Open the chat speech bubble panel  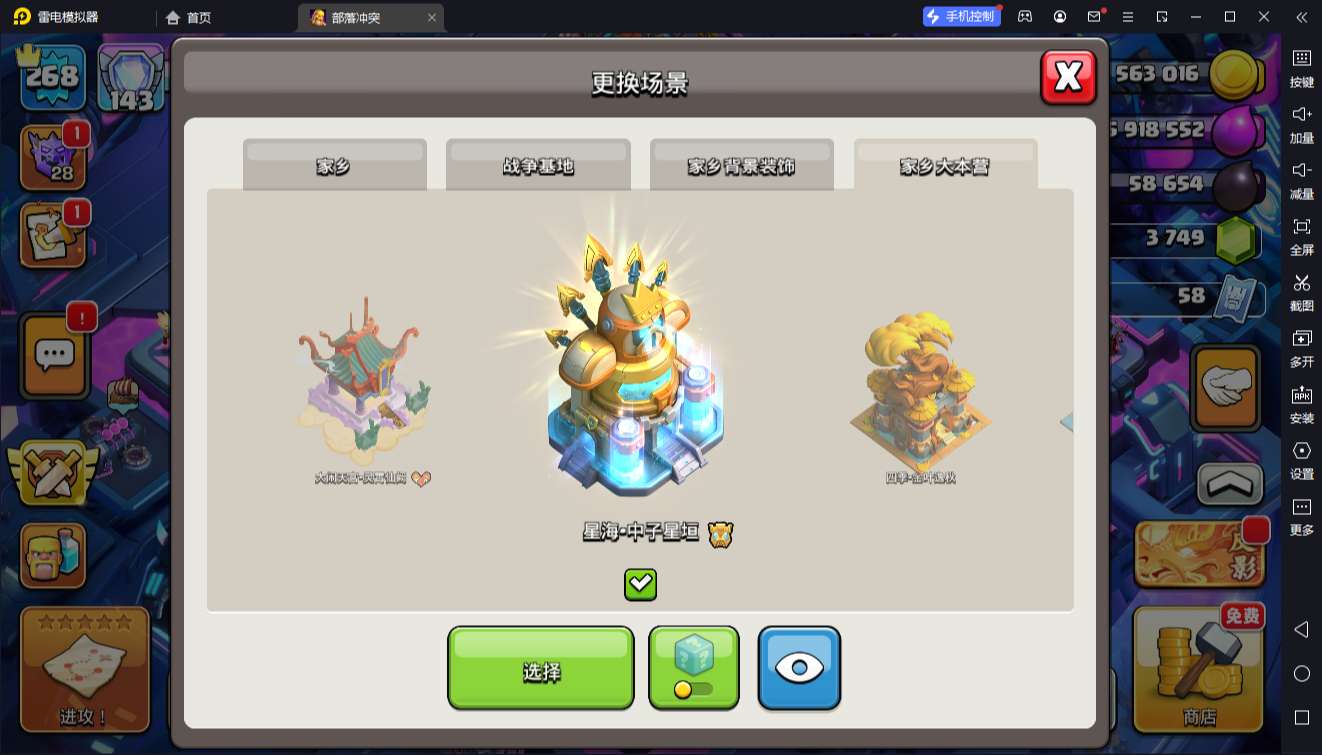pyautogui.click(x=55, y=354)
